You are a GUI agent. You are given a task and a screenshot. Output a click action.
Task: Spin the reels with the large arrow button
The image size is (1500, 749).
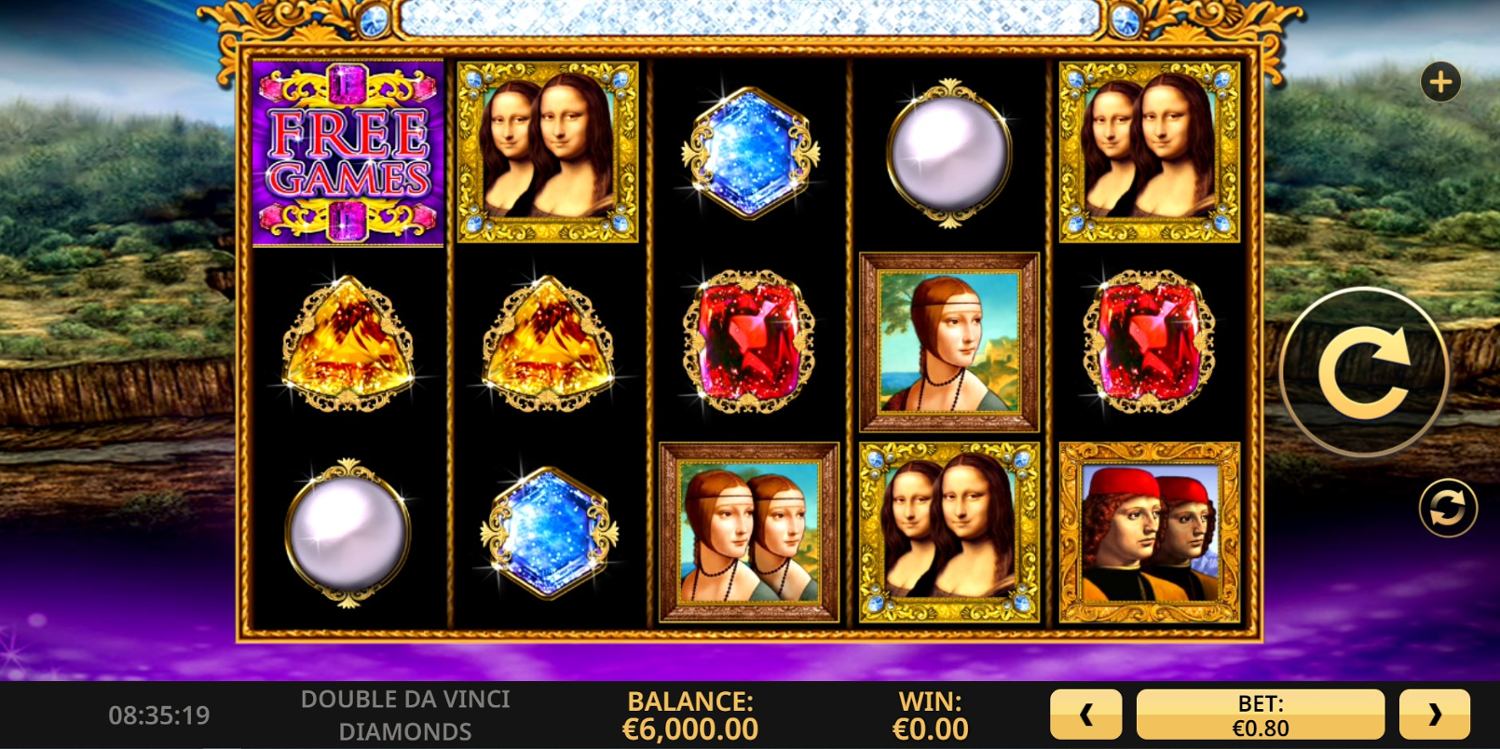[x=1364, y=372]
